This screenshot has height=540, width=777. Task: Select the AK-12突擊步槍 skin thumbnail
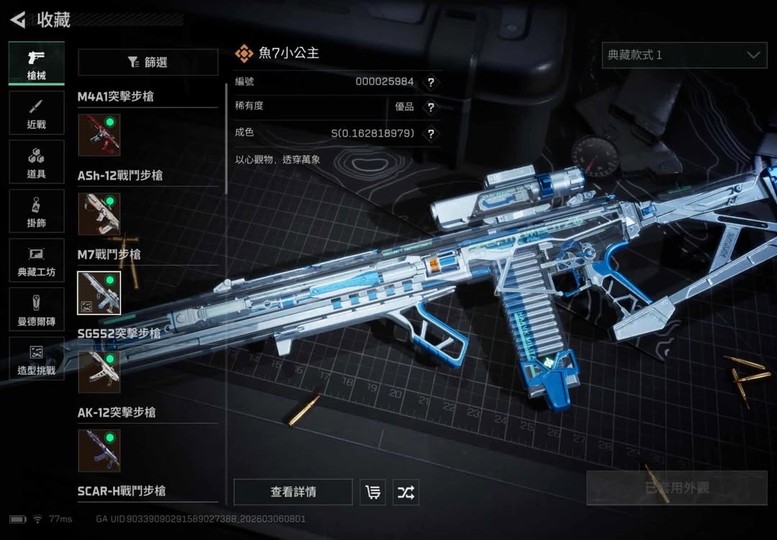pyautogui.click(x=99, y=450)
